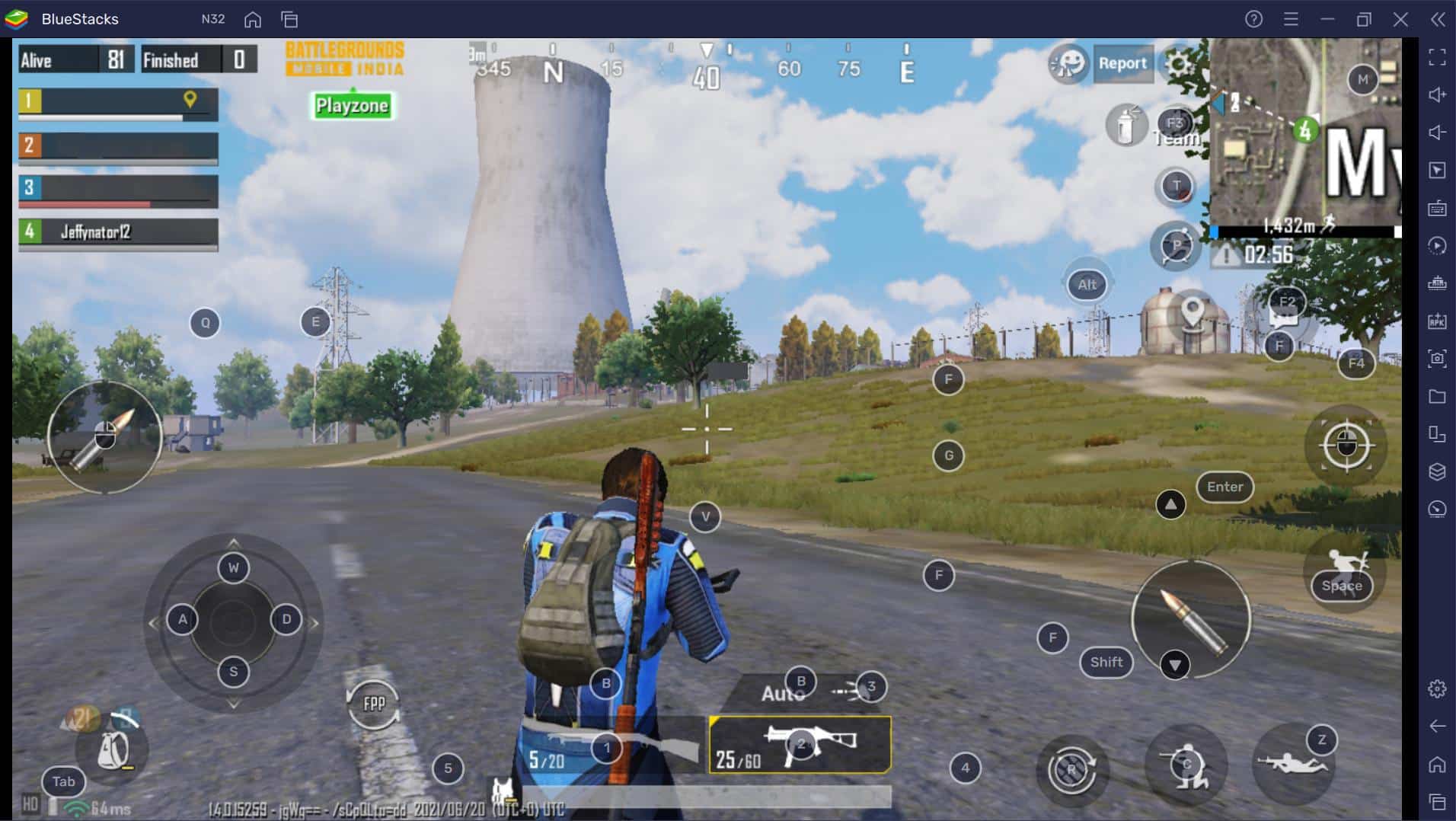Click the Report button
Screen dimensions: 1456x821
tap(1123, 64)
